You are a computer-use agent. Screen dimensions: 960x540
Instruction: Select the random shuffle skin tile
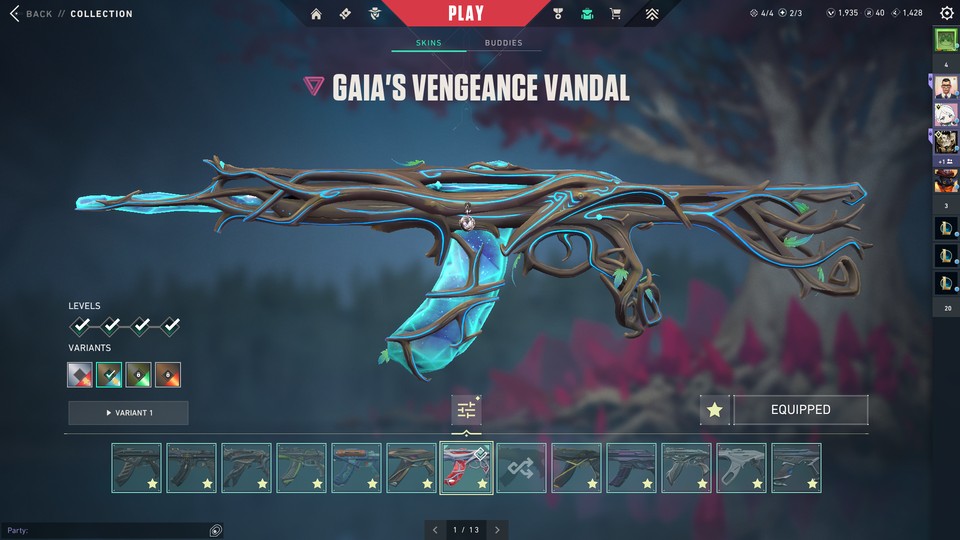coord(521,468)
